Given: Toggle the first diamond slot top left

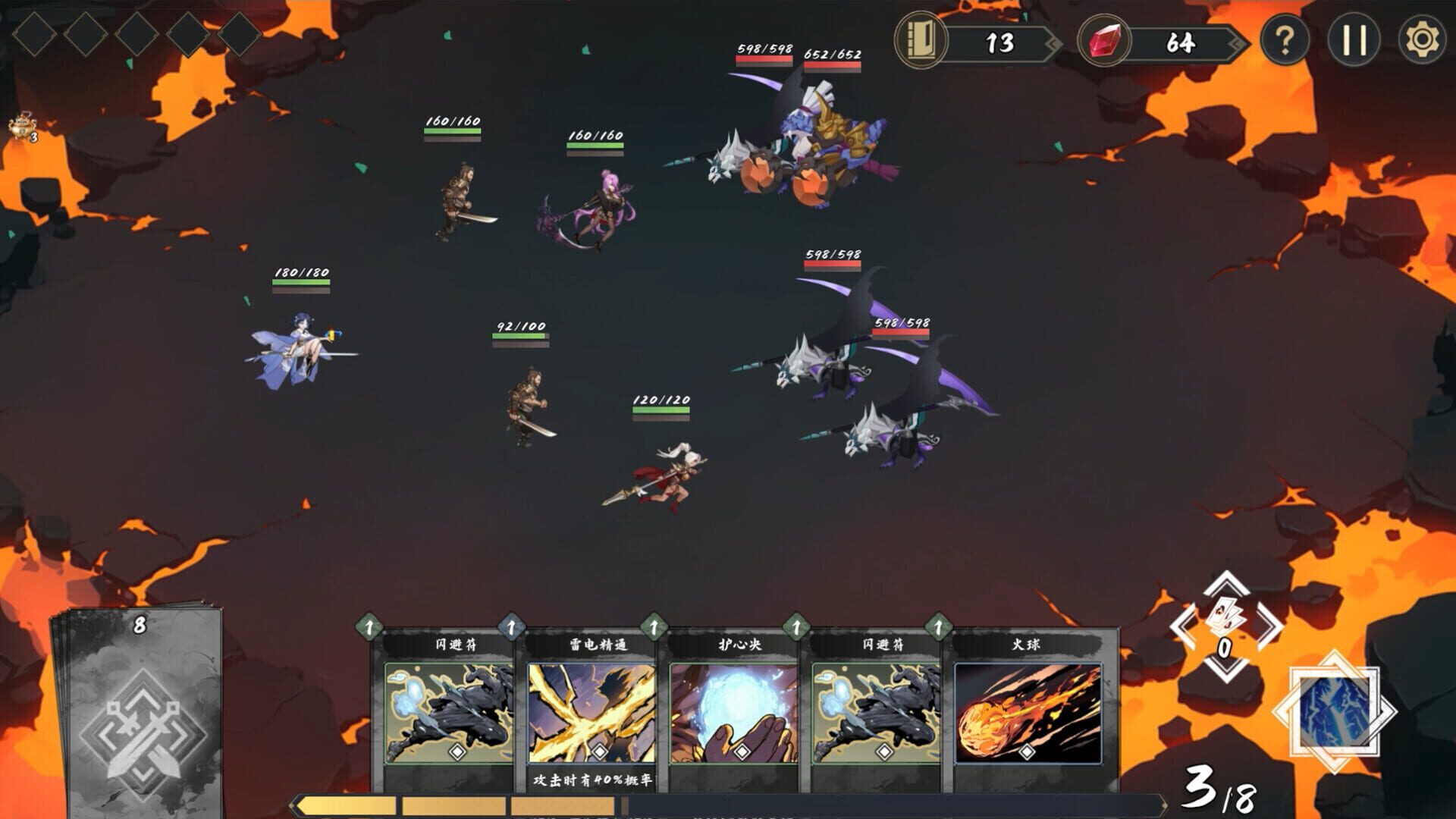Looking at the screenshot, I should point(34,34).
